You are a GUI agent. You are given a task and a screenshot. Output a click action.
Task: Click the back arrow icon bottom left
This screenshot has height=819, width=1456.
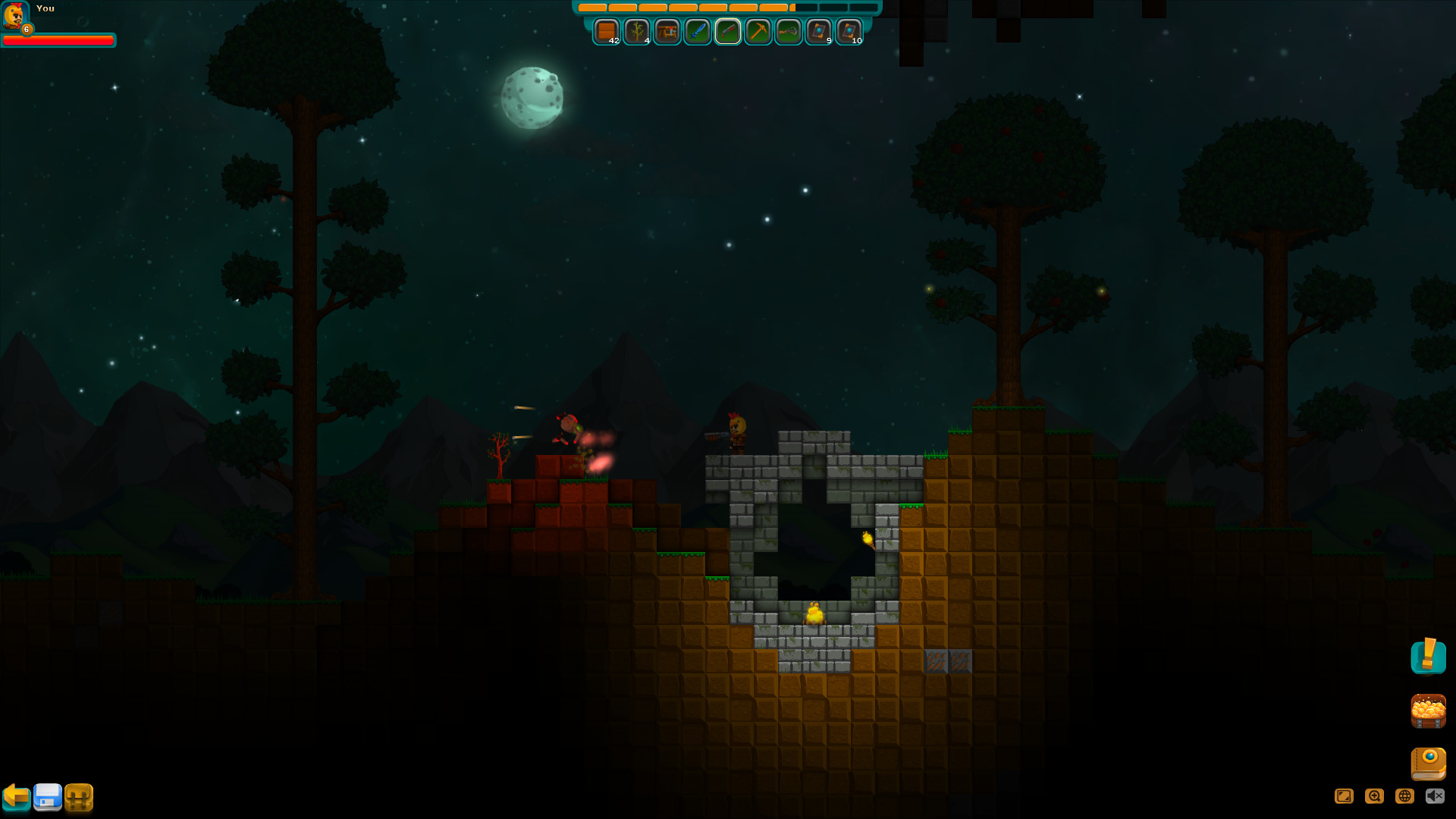pyautogui.click(x=17, y=797)
